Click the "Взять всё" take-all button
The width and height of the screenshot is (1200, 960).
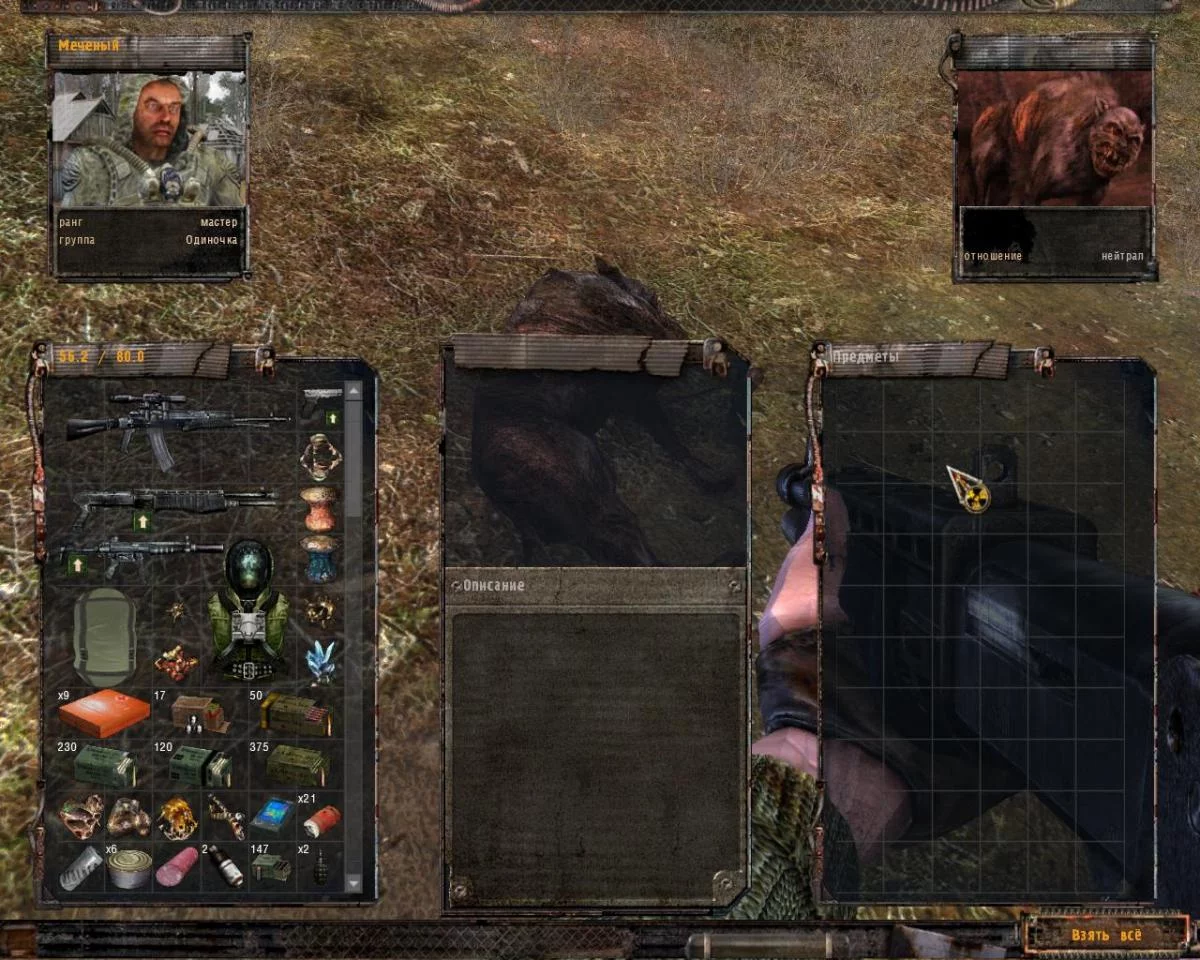click(1105, 935)
